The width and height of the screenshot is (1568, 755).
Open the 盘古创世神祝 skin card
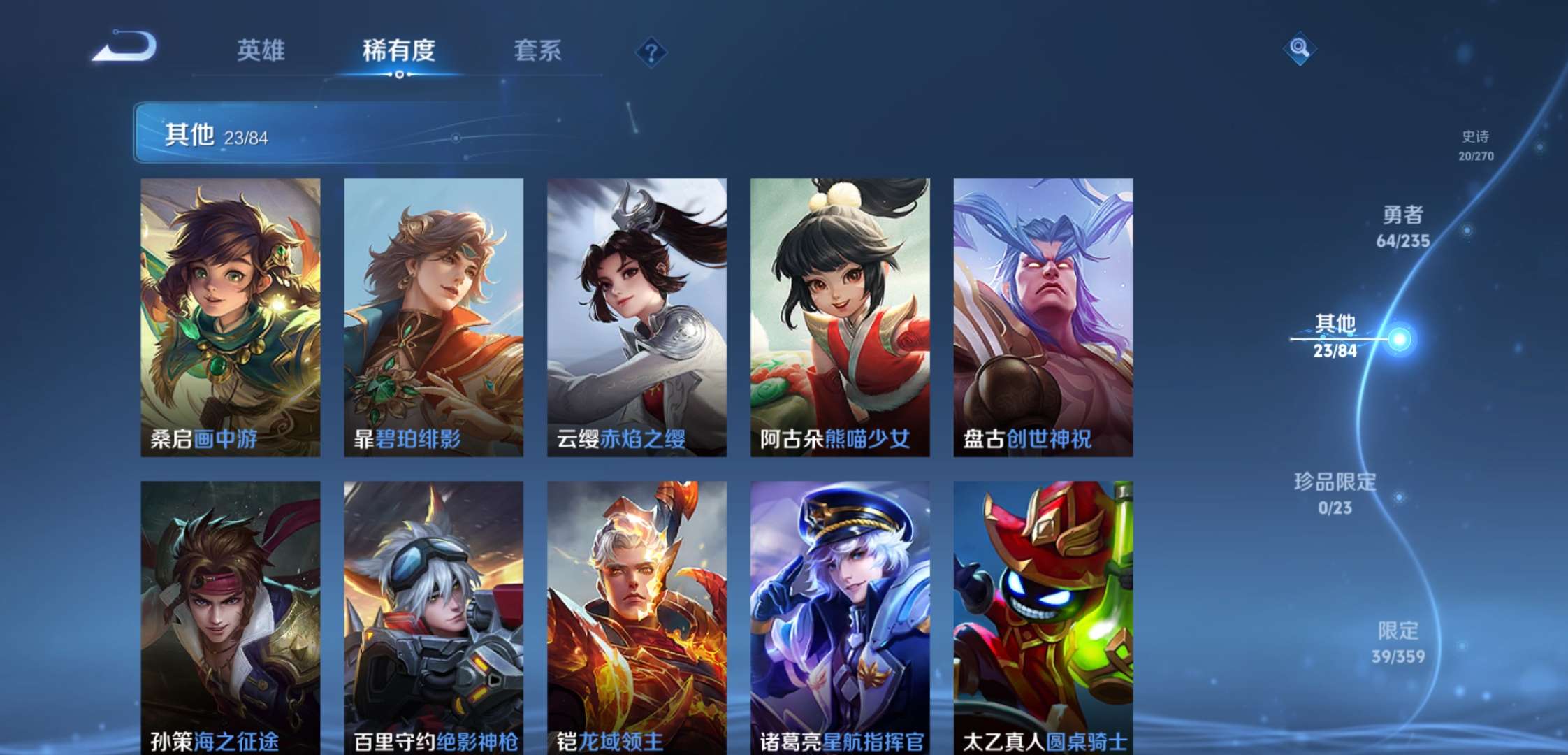(1044, 315)
